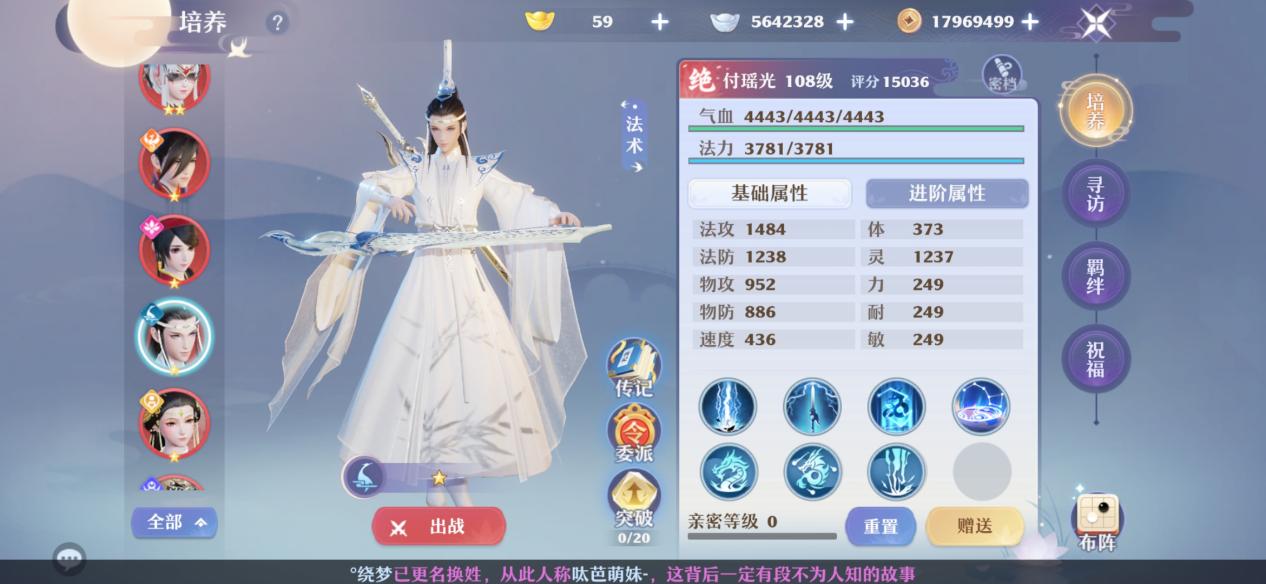Viewport: 1266px width, 584px height.
Task: Select the 培养 side tab
Action: [1096, 110]
